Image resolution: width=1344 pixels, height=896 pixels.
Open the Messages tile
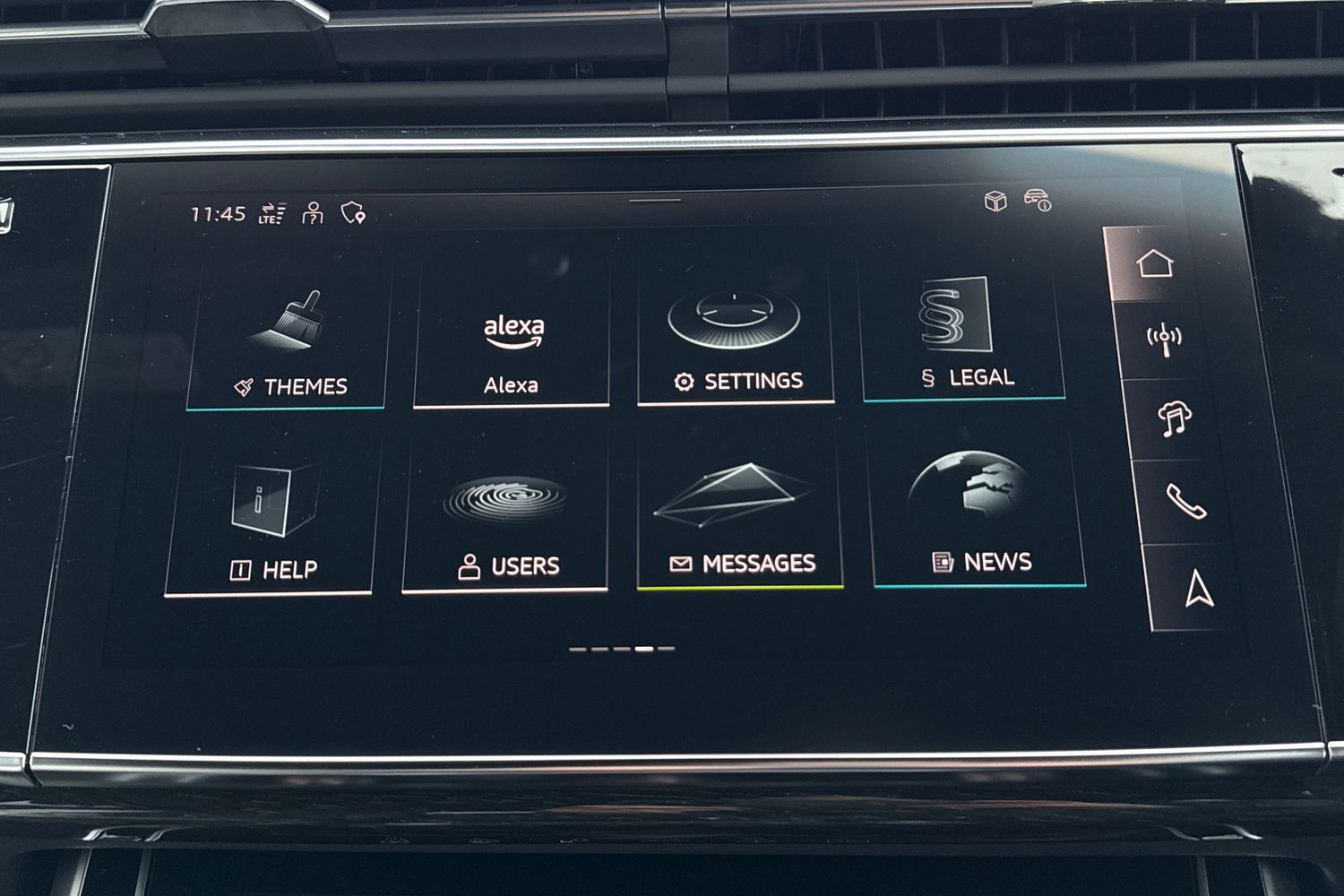(740, 516)
